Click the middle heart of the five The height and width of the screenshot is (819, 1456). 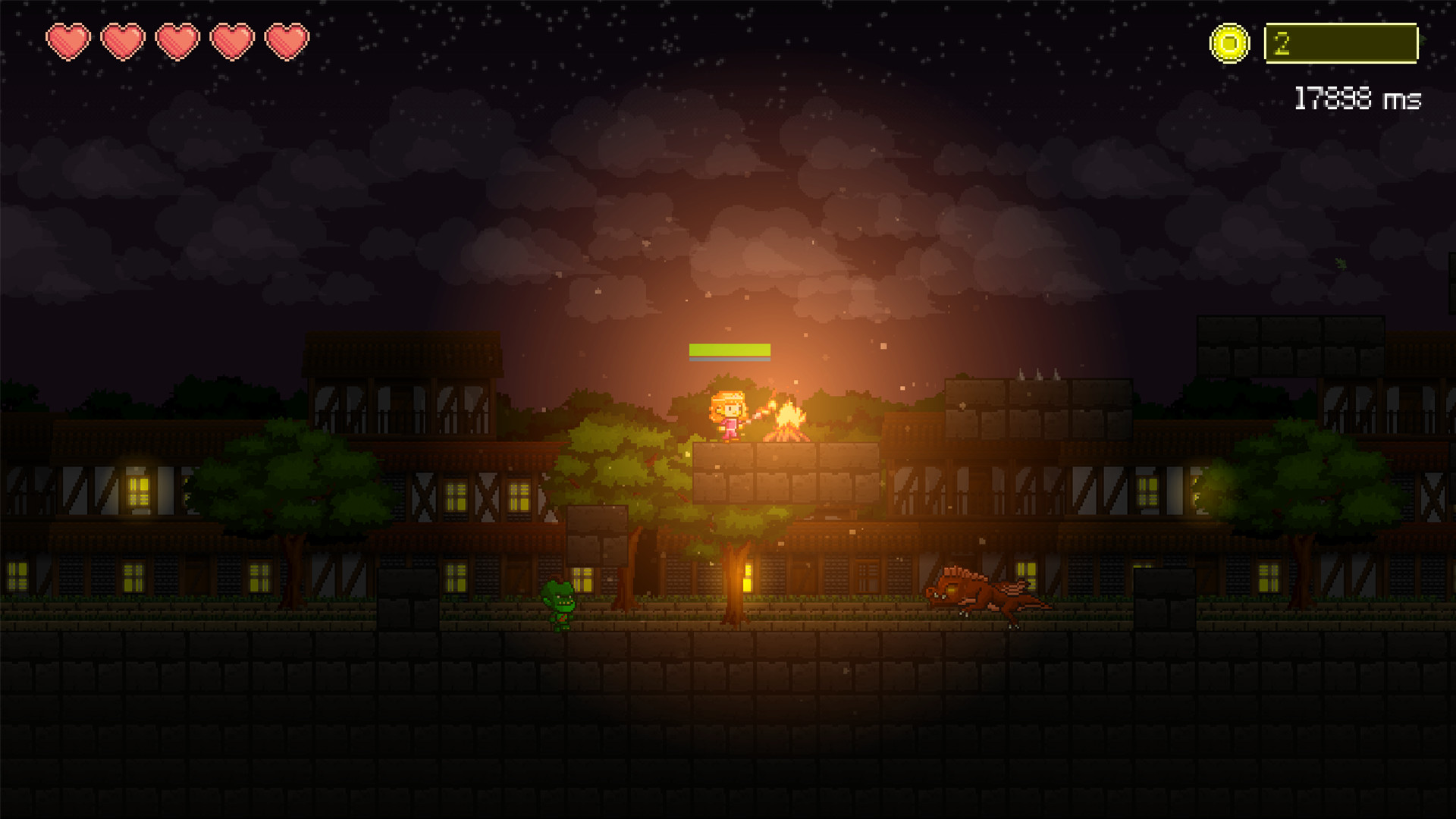click(x=176, y=42)
